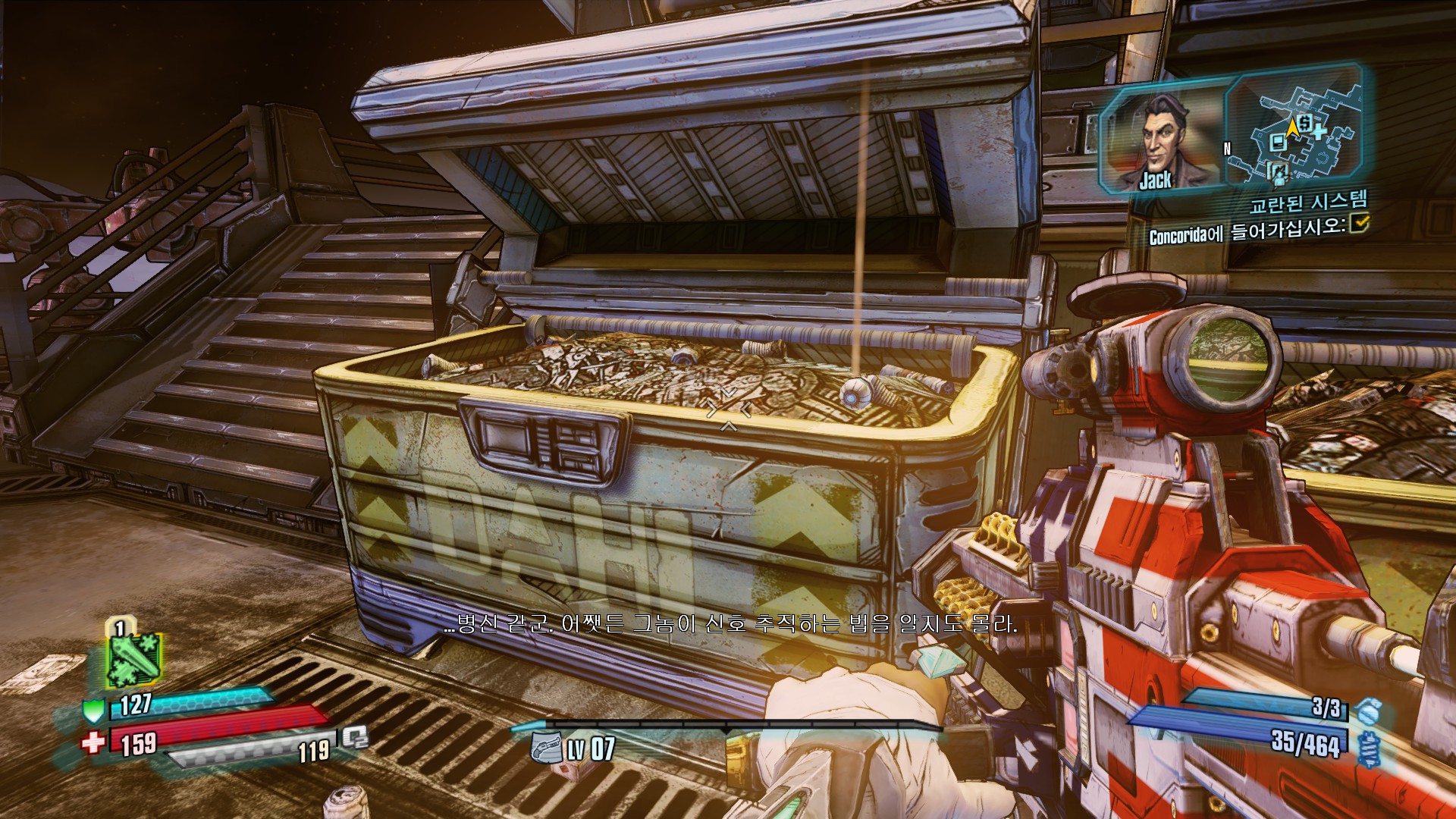Click the ammo spring icon beside 35/464
1456x819 pixels.
coord(1368,749)
